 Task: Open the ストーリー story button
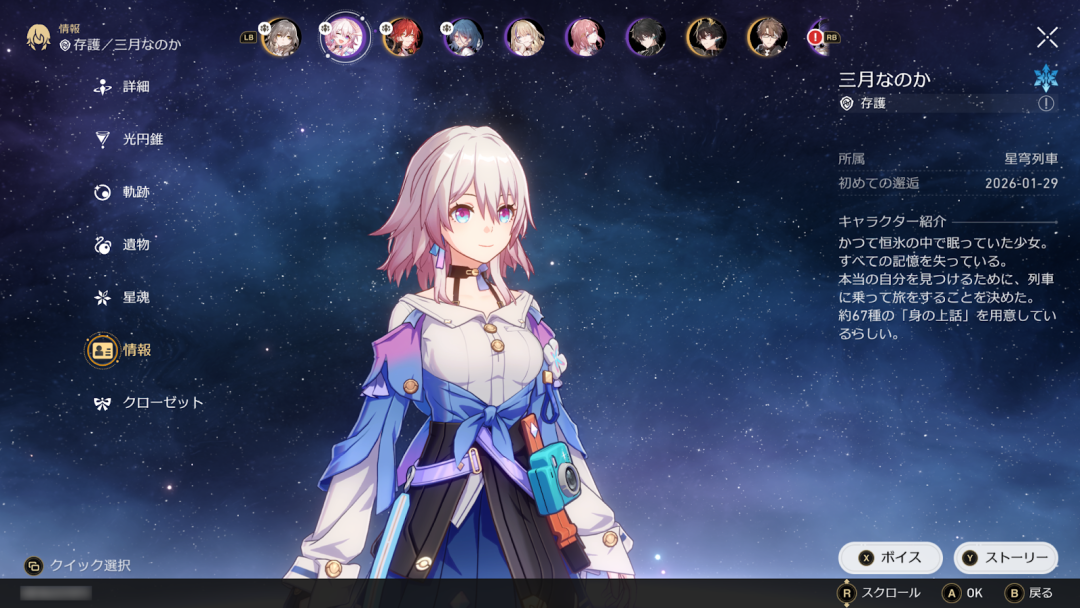point(1005,558)
